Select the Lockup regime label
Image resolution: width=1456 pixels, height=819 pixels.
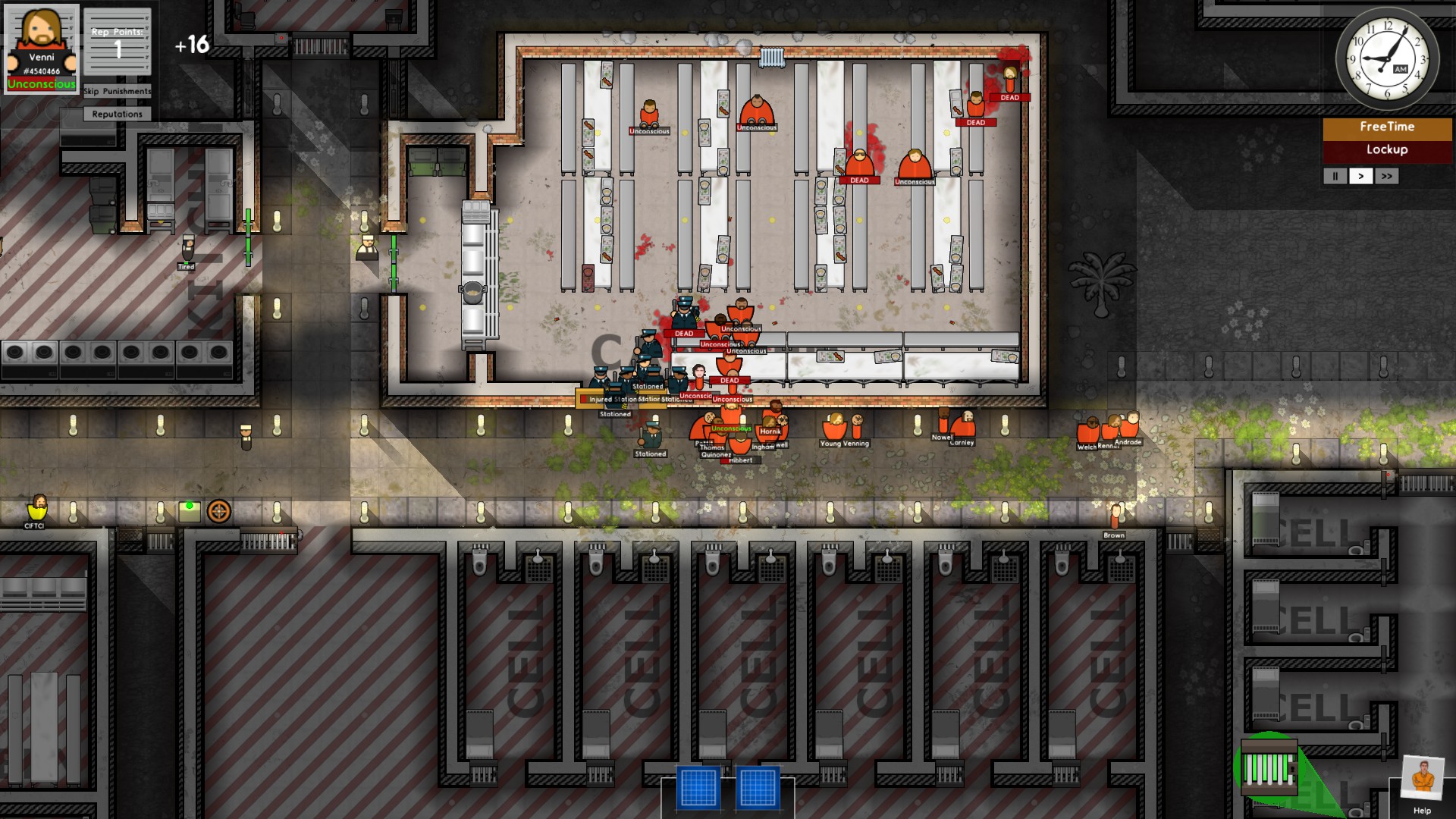coord(1386,150)
